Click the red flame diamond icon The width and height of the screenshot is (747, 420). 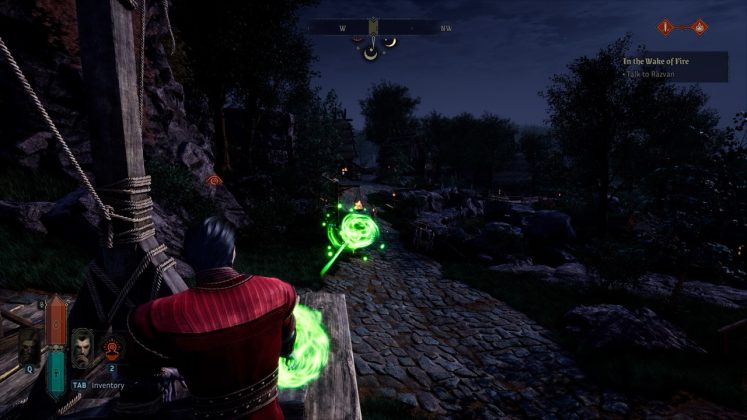(x=700, y=27)
